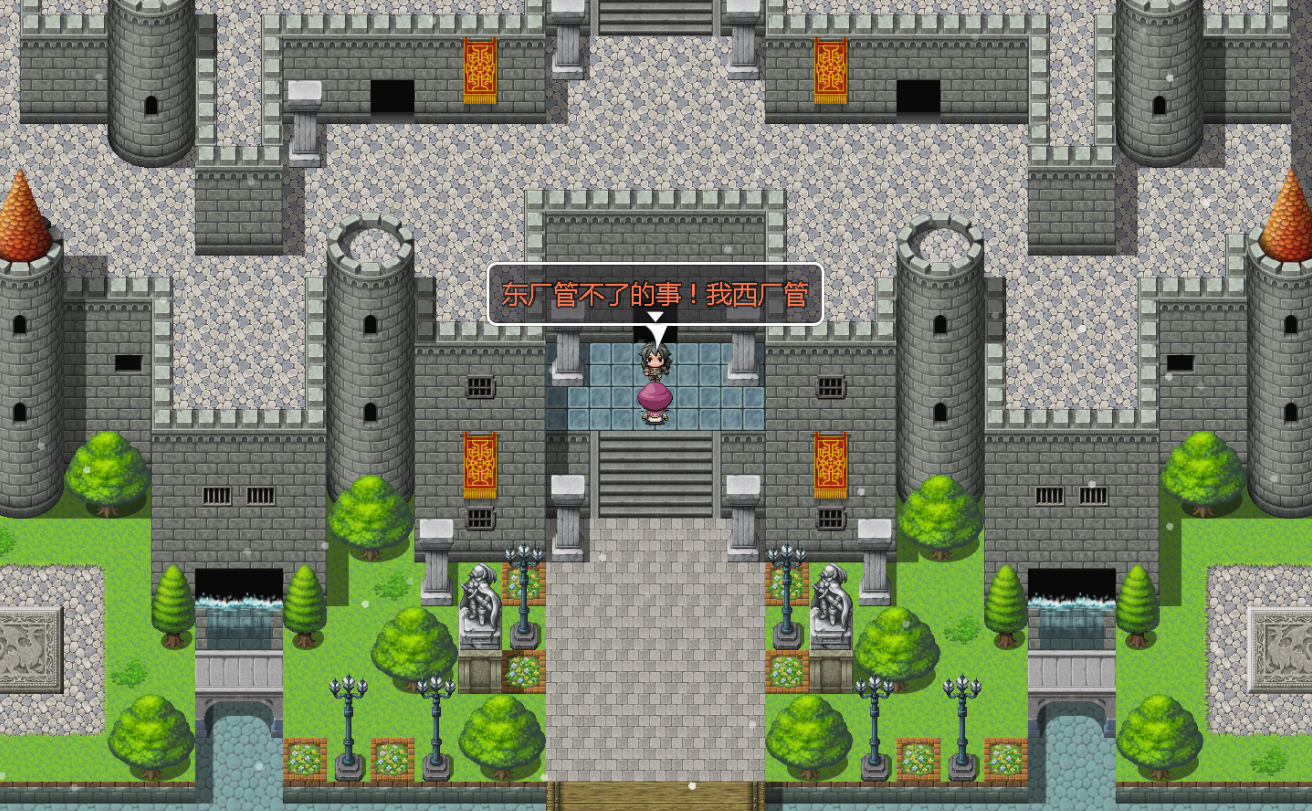Click the statue beside the right flowerbed
Image resolution: width=1312 pixels, height=811 pixels.
[x=832, y=600]
